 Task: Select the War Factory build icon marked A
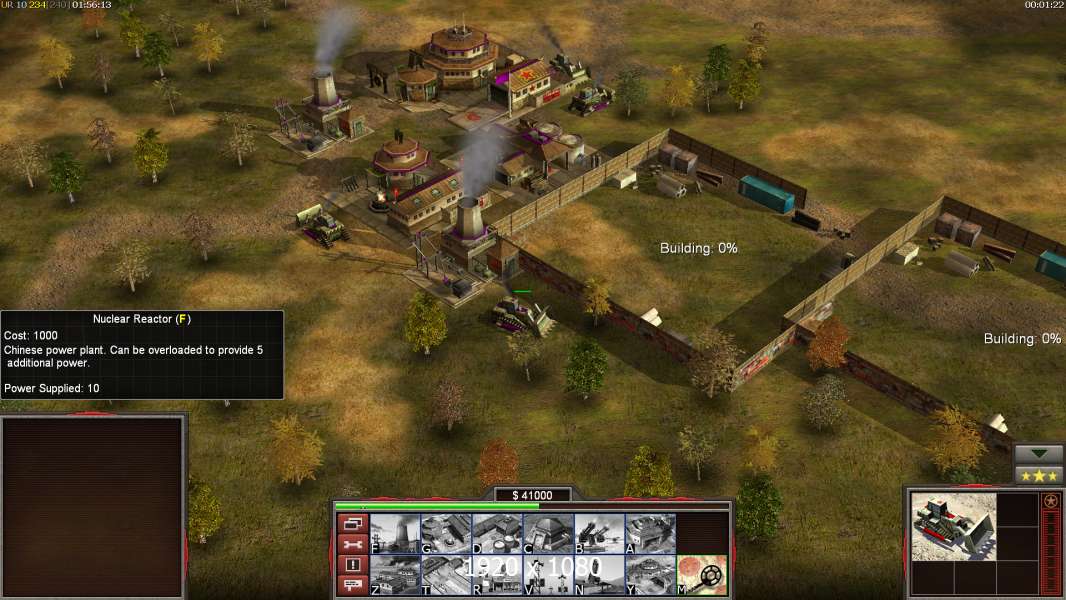pyautogui.click(x=650, y=534)
